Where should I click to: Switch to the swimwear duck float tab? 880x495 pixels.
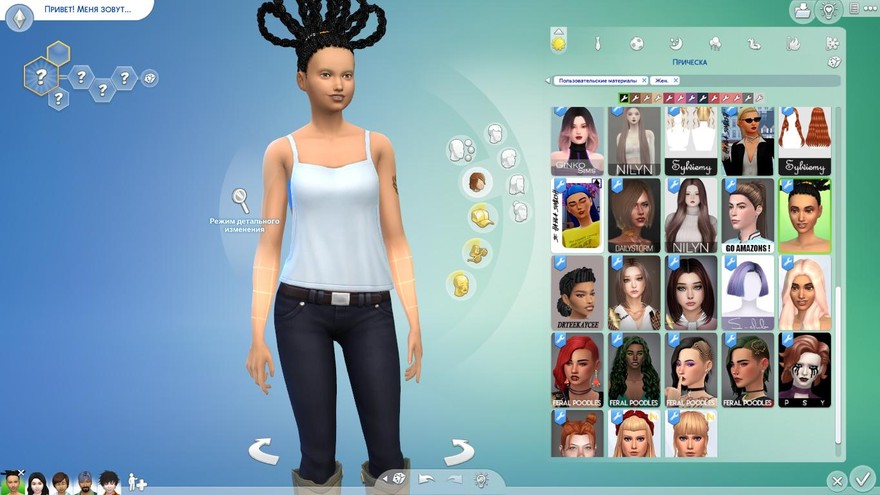pos(754,44)
